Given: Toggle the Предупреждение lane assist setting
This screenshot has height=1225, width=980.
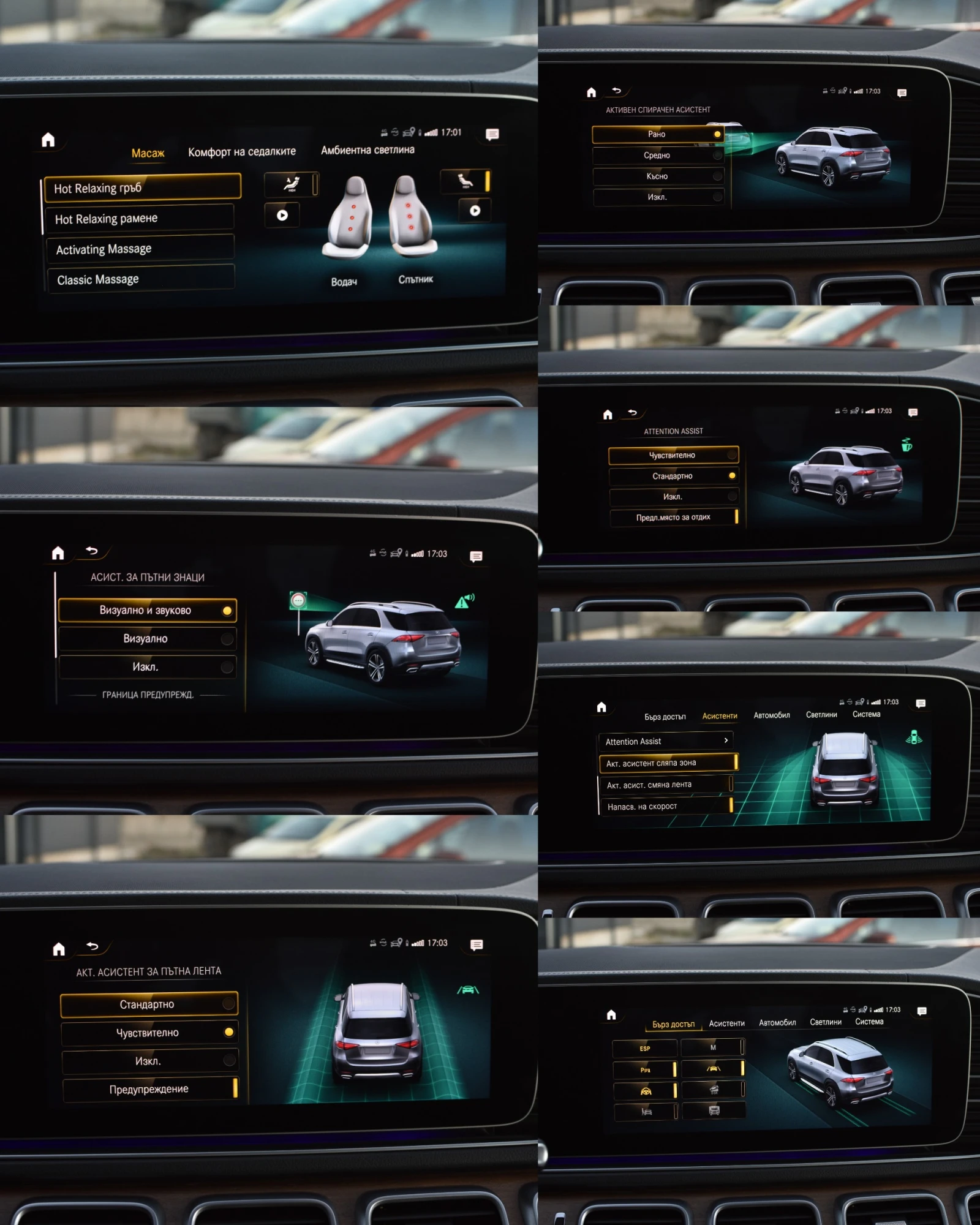Looking at the screenshot, I should click(149, 1089).
